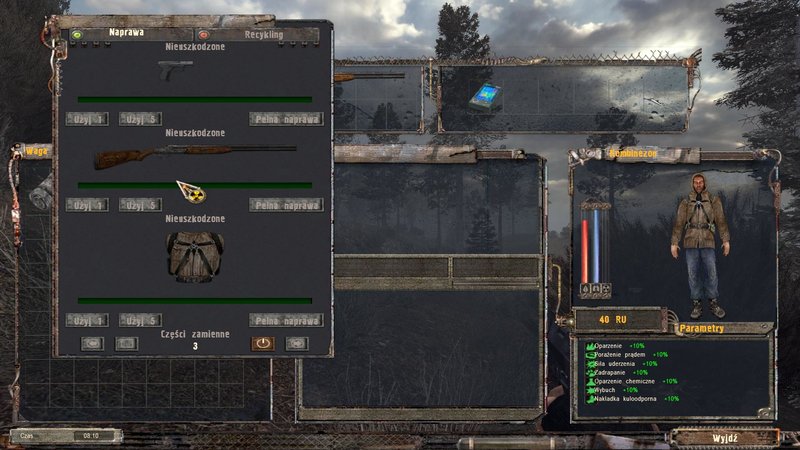This screenshot has height=450, width=800.
Task: Open the Recykling tab
Action: pos(258,33)
